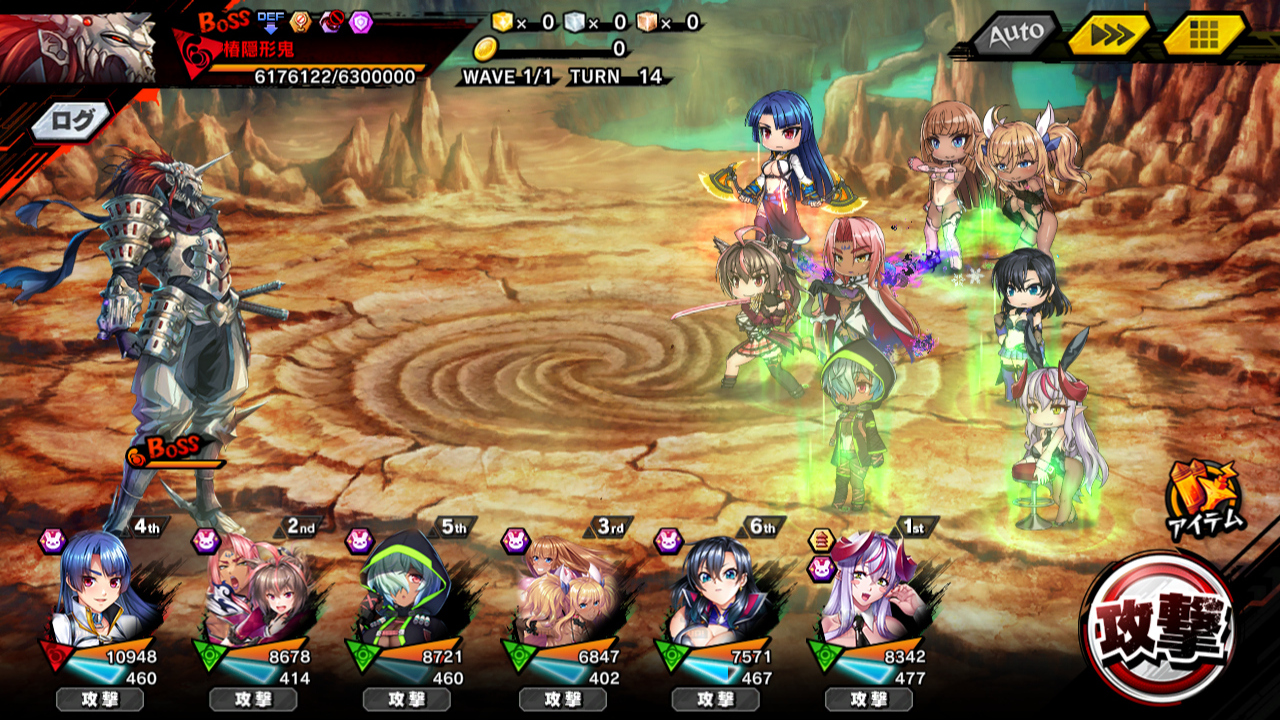The height and width of the screenshot is (720, 1280).
Task: Click 攻撃 command under the 8342 HP character
Action: 868,699
